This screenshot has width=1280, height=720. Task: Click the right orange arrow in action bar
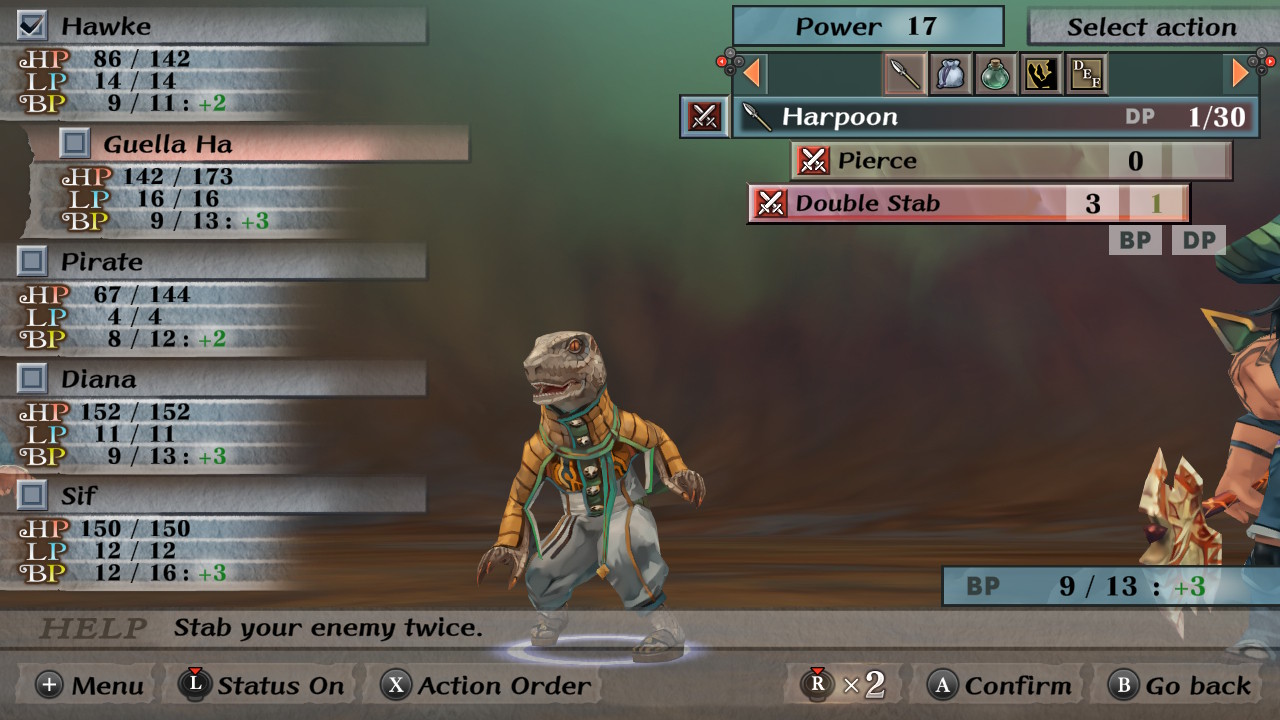tap(1240, 73)
